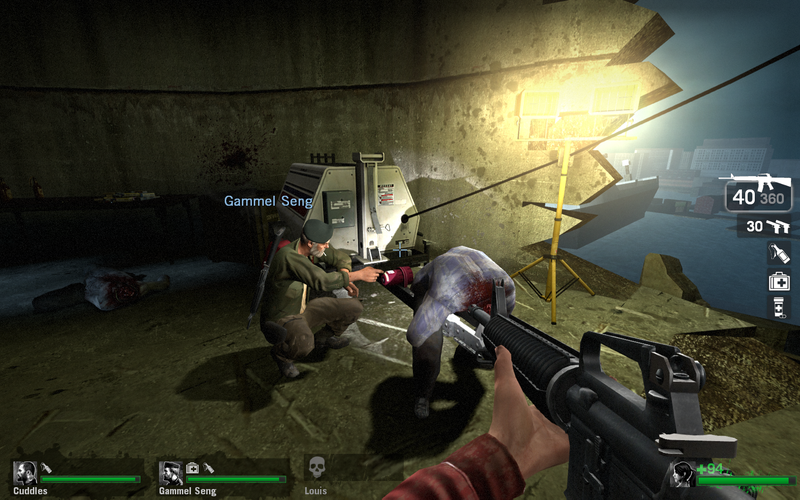Select the pain pills slot

point(779,307)
